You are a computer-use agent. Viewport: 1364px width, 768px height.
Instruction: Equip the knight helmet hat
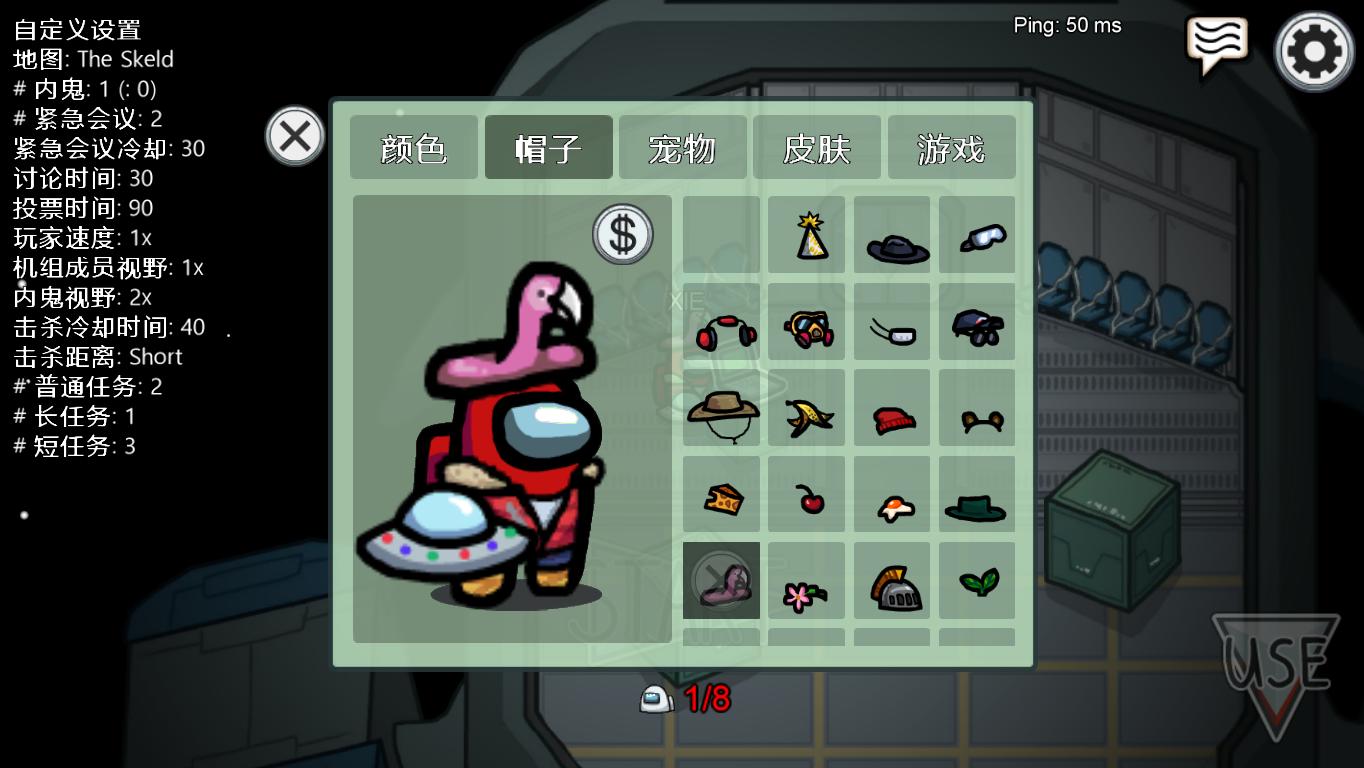[892, 580]
